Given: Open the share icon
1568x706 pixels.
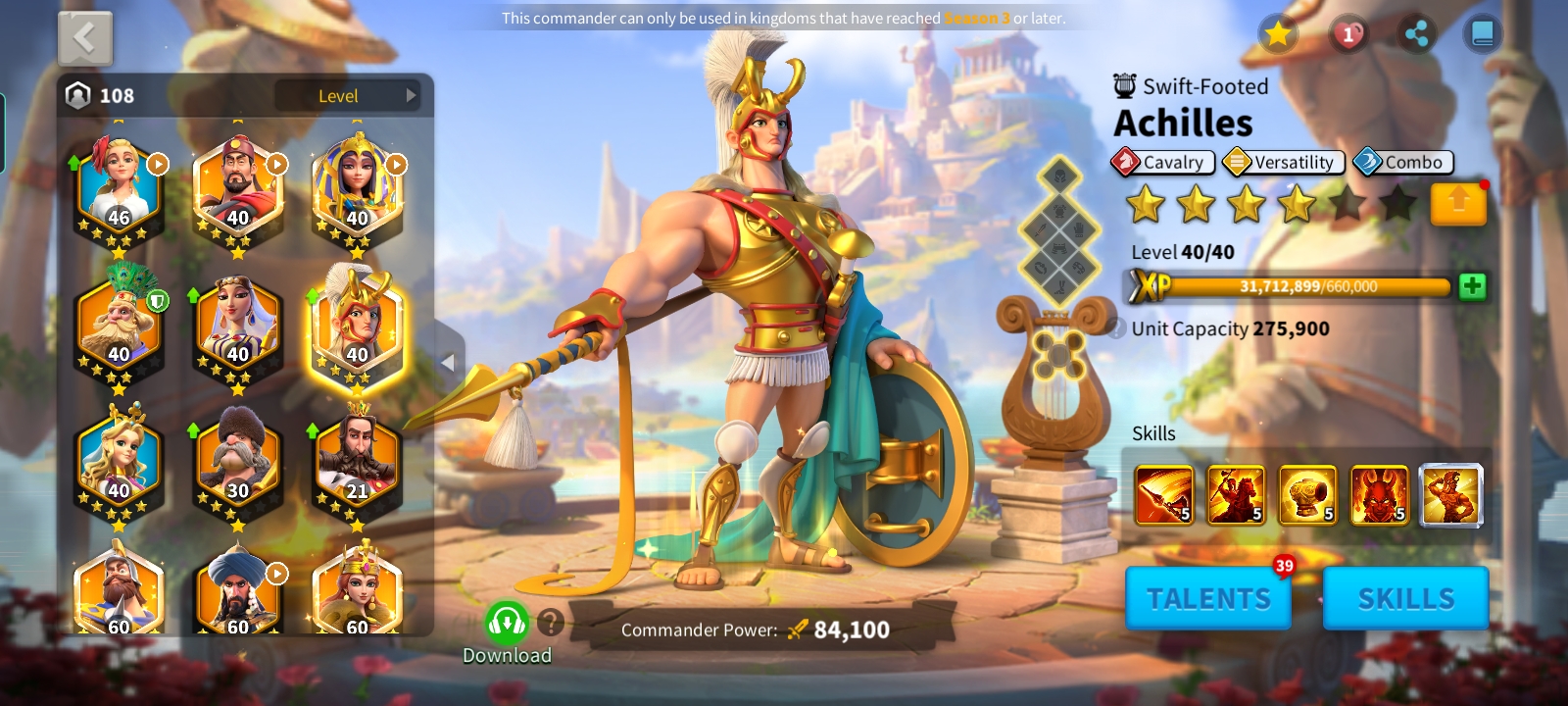Looking at the screenshot, I should [1415, 35].
